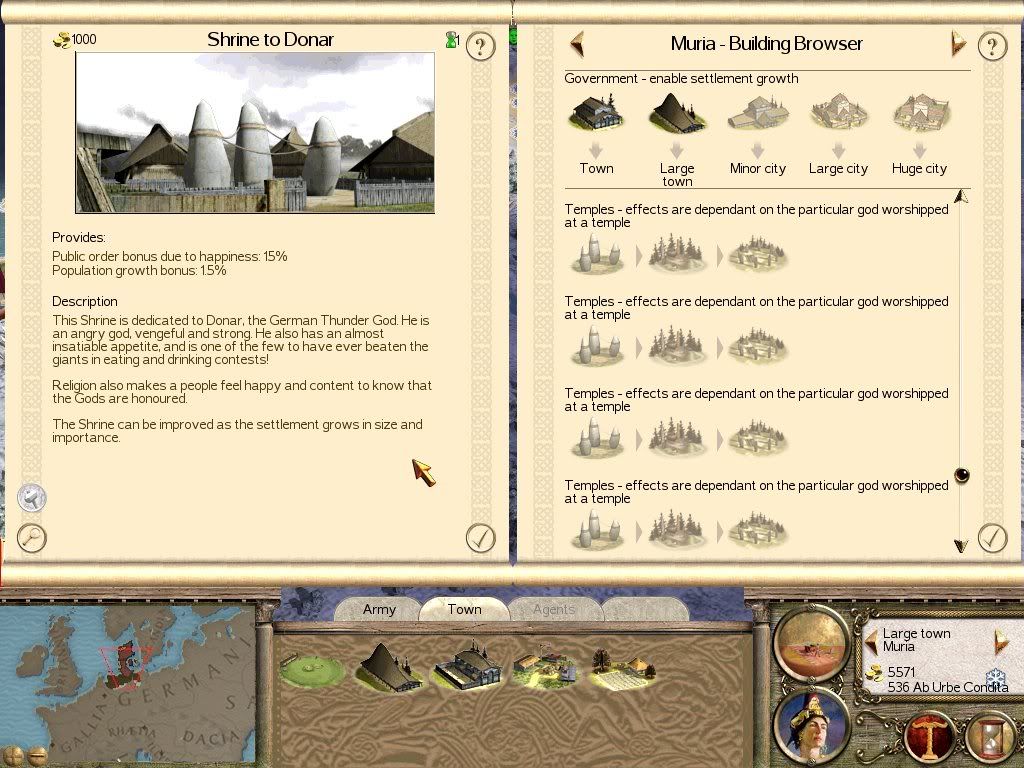Screen dimensions: 1024x768
Task: Switch to the Town tab
Action: click(464, 609)
